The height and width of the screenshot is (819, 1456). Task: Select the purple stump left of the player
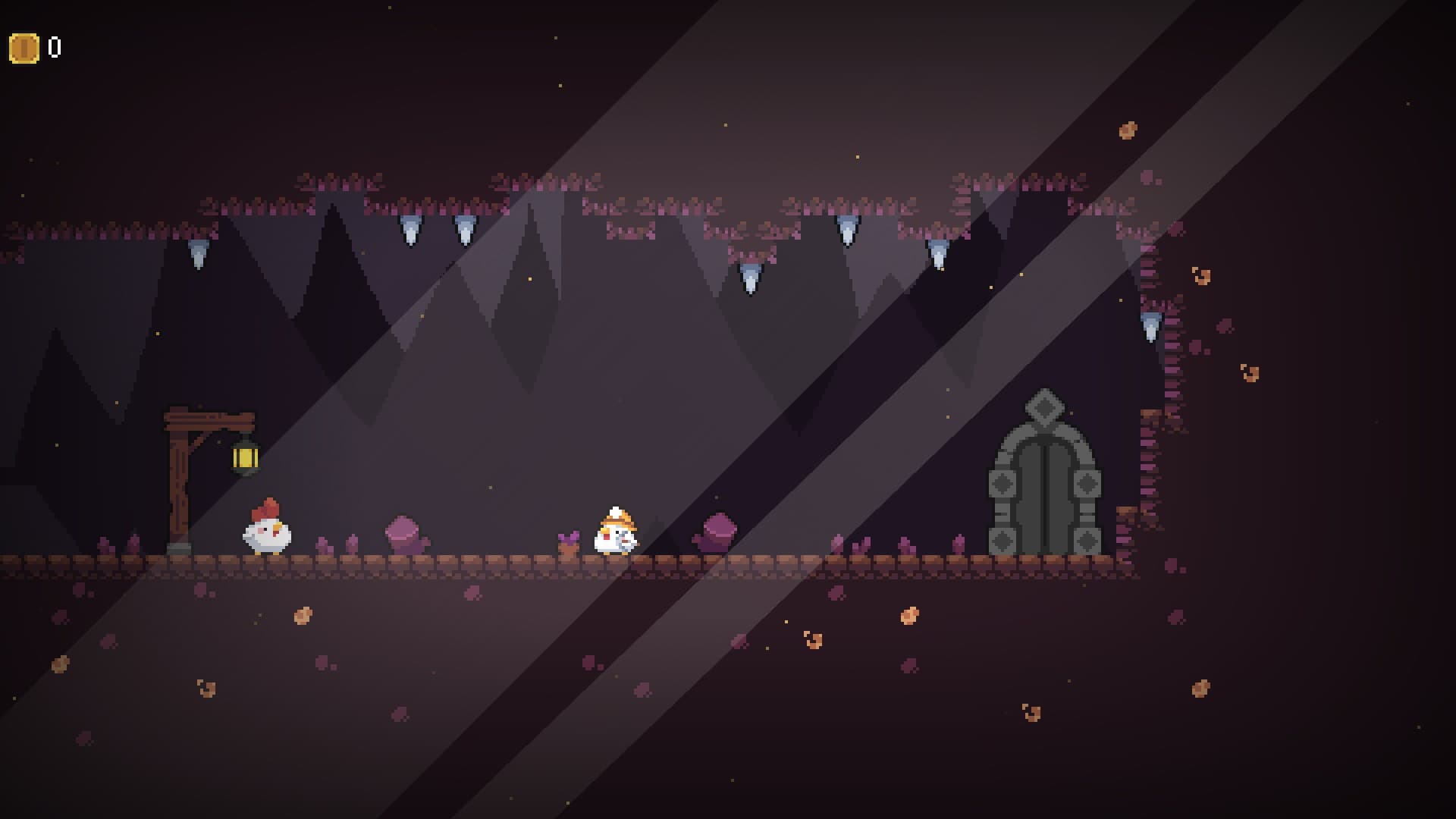pyautogui.click(x=404, y=532)
